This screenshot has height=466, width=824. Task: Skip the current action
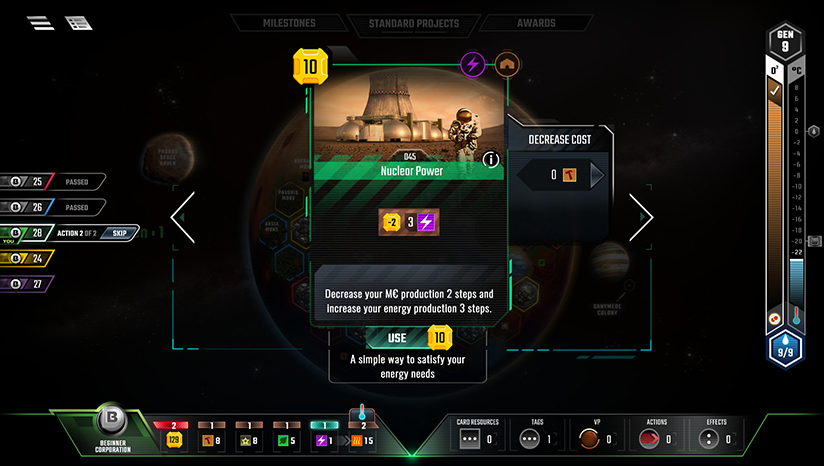click(119, 233)
